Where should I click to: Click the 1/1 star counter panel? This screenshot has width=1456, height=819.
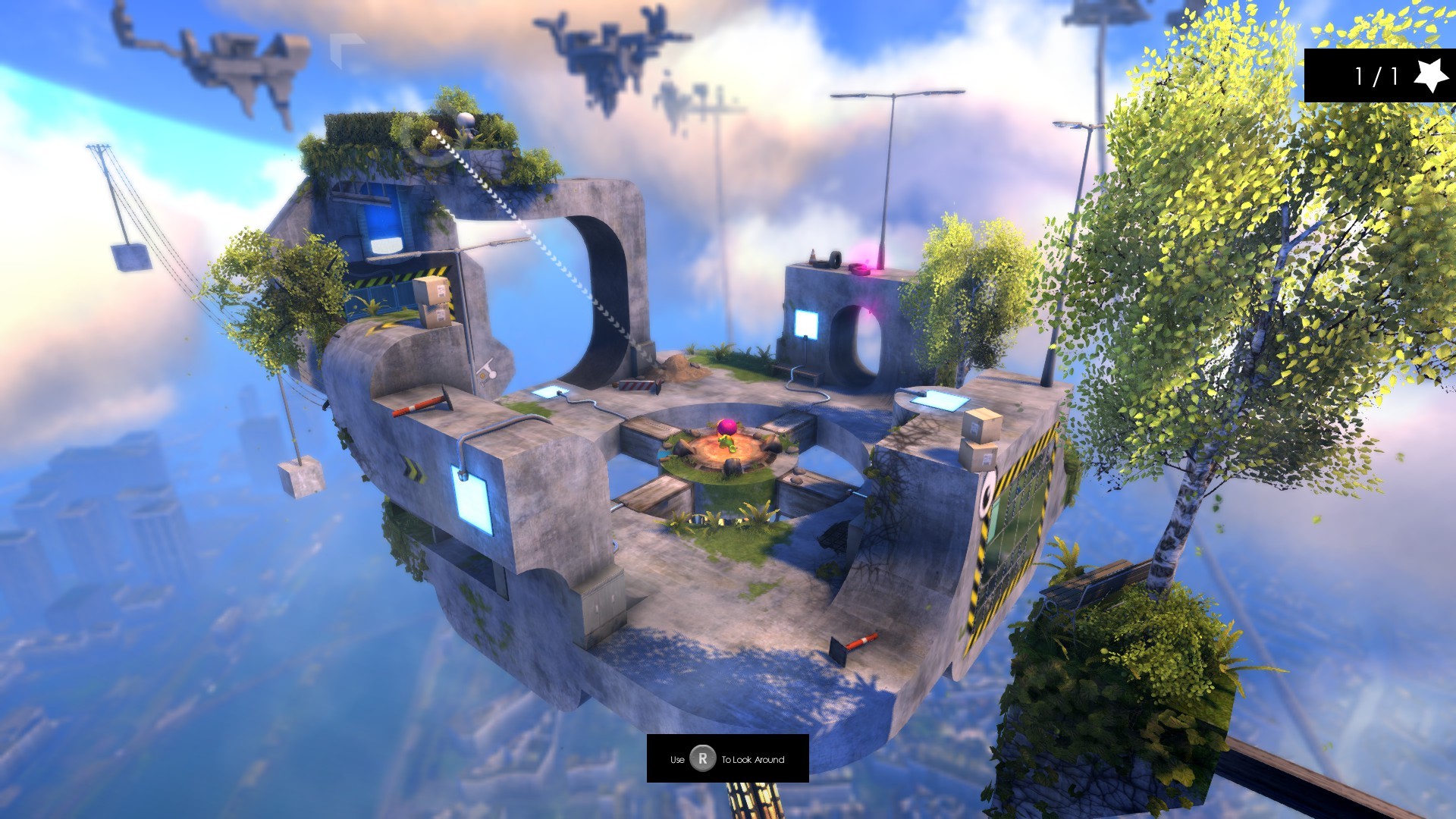click(1380, 74)
